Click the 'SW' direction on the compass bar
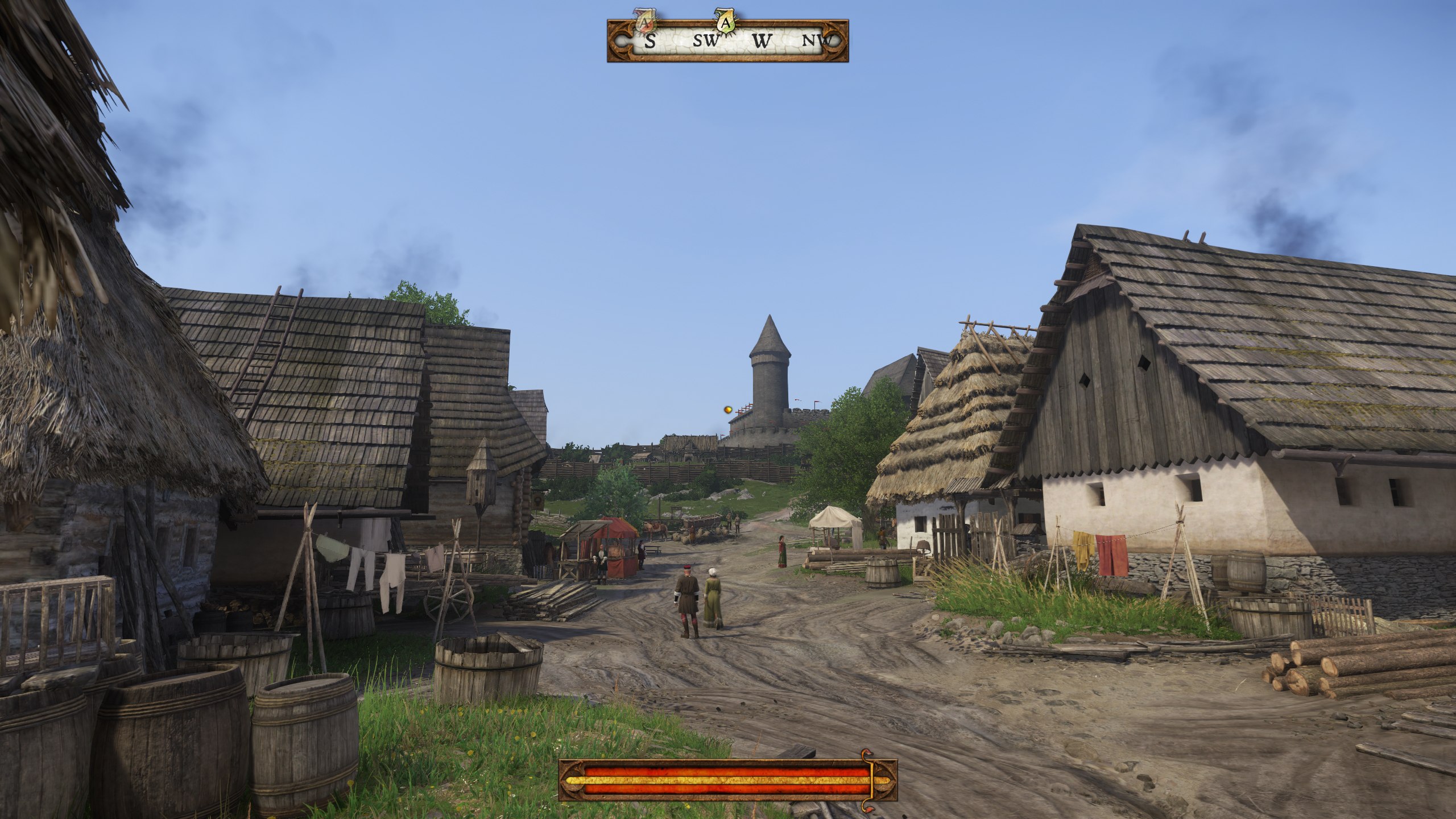1456x819 pixels. point(705,42)
